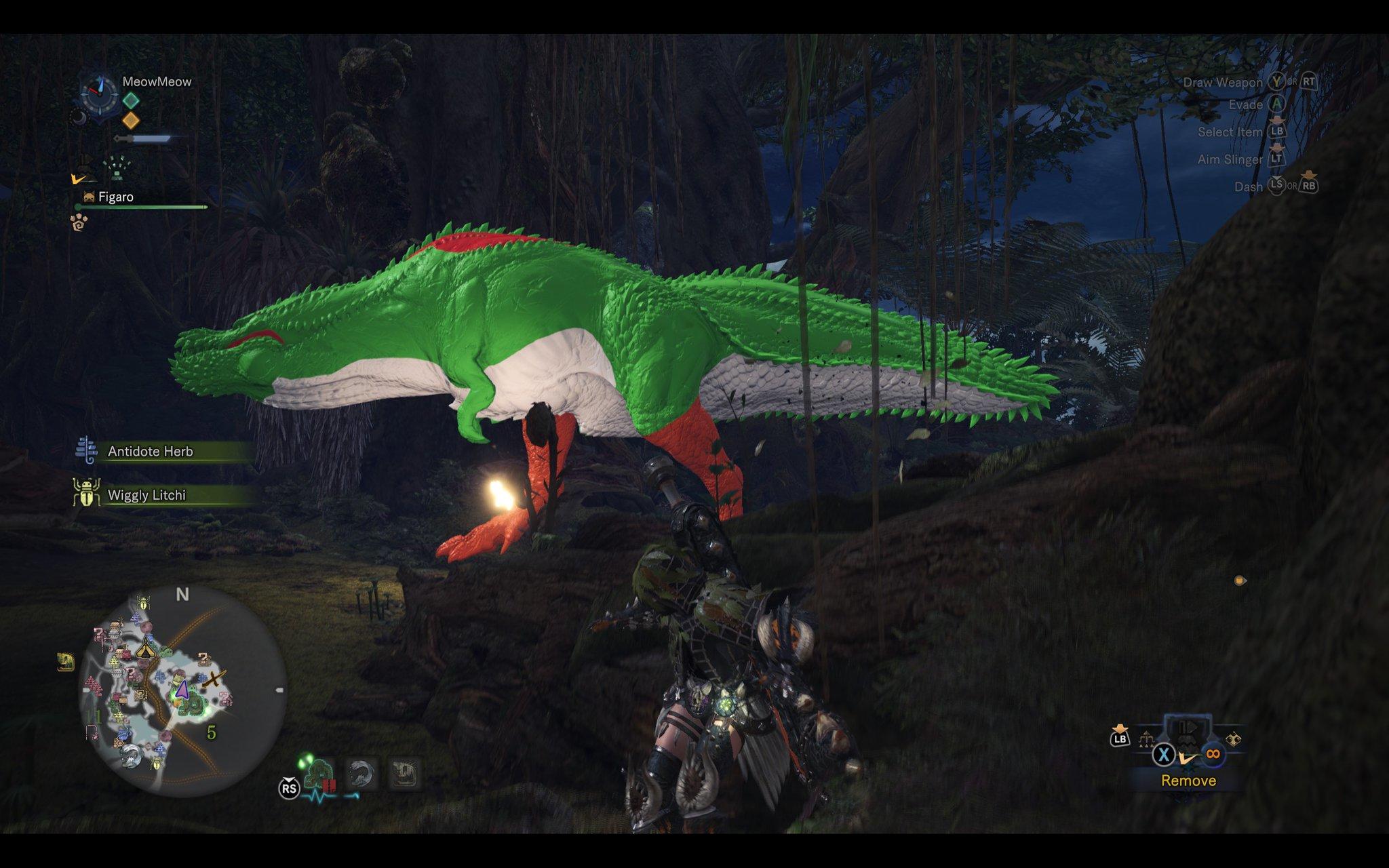Click the Remove item label
This screenshot has height=868, width=1389.
pos(1188,781)
